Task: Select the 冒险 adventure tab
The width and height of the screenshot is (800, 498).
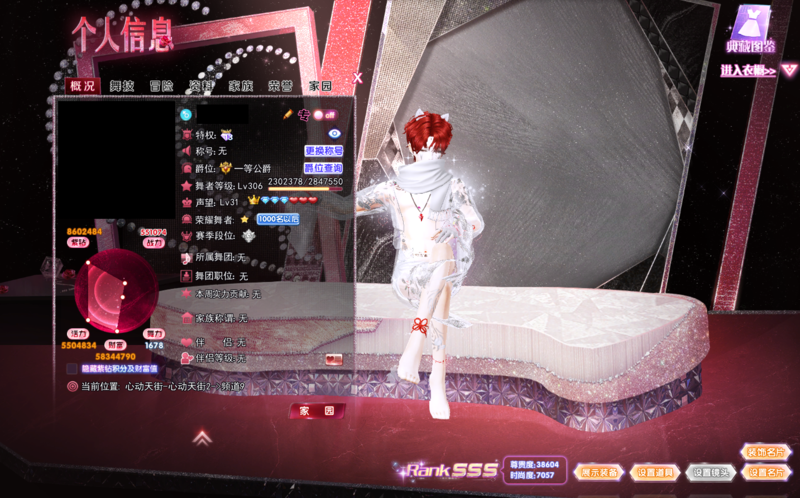Action: coord(161,87)
